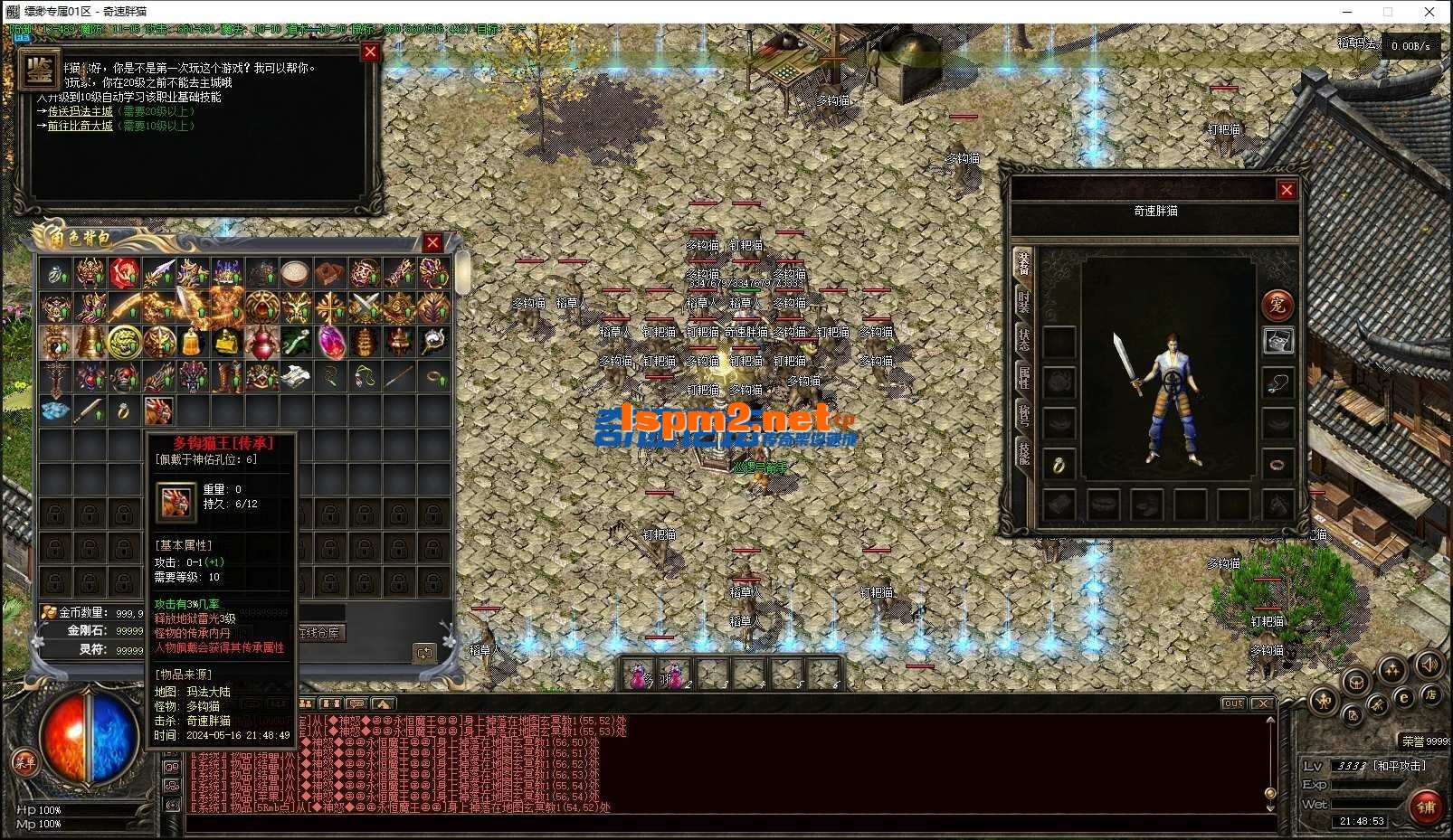Select the golden bell item in the bag

(x=192, y=343)
